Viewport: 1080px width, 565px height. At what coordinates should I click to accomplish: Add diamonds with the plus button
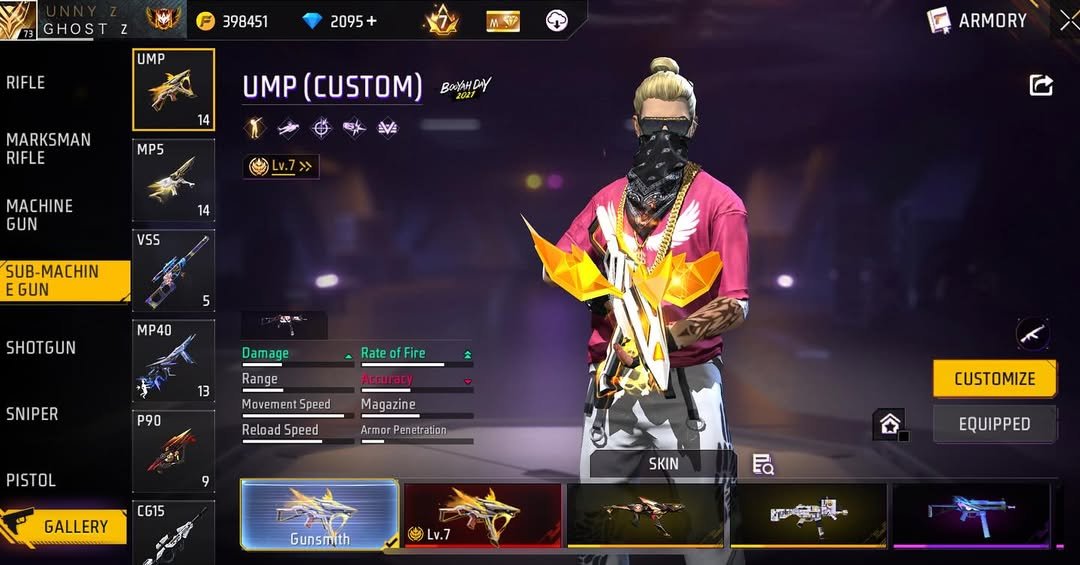click(x=372, y=21)
